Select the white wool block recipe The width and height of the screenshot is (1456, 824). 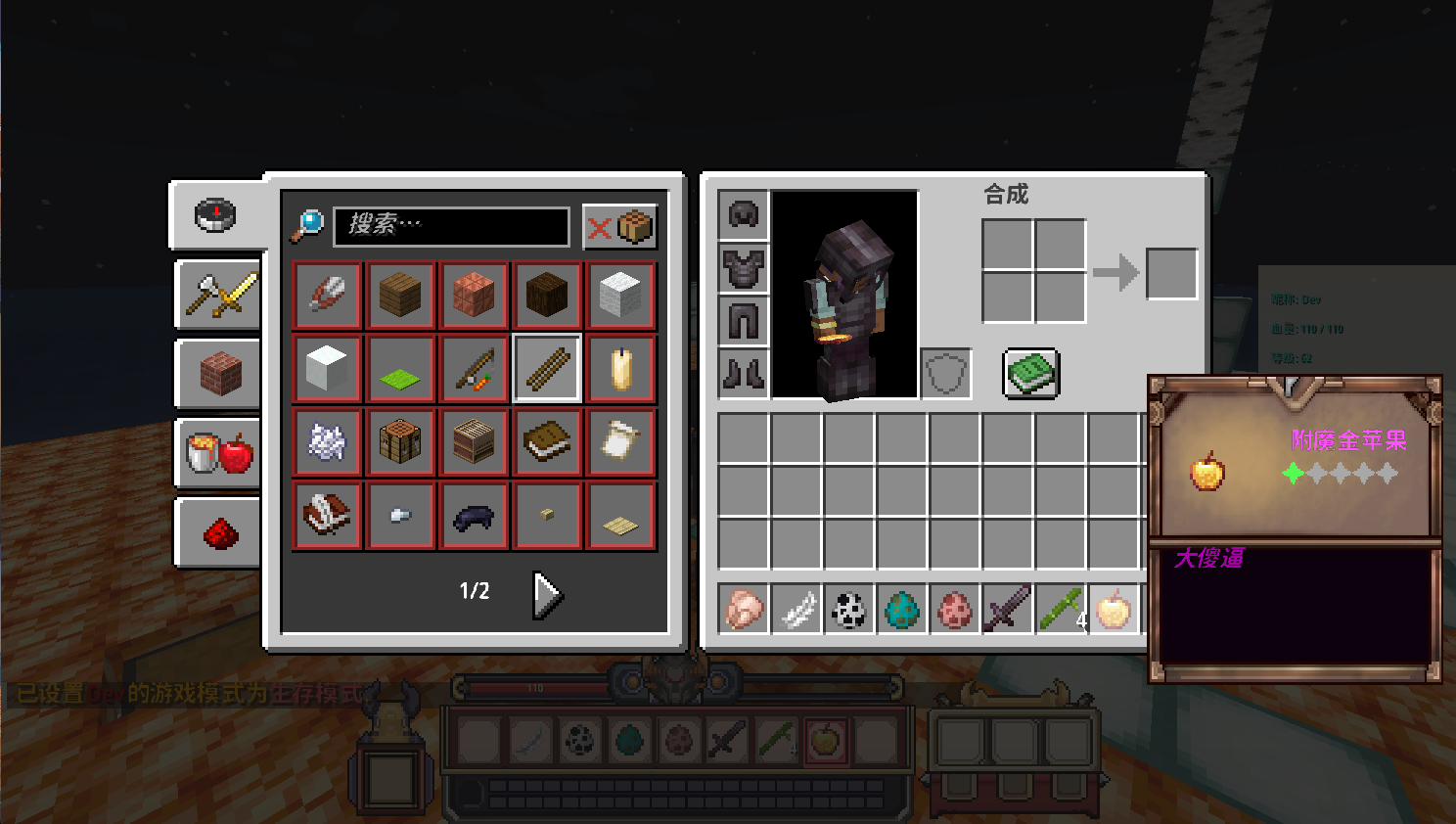pyautogui.click(x=620, y=296)
